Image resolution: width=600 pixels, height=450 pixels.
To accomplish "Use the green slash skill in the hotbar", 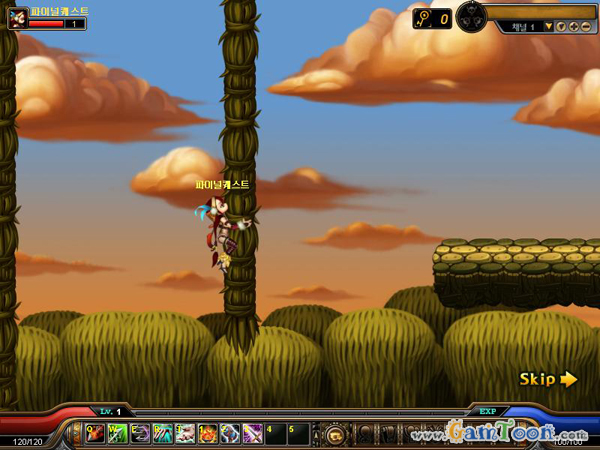I will tap(118, 434).
